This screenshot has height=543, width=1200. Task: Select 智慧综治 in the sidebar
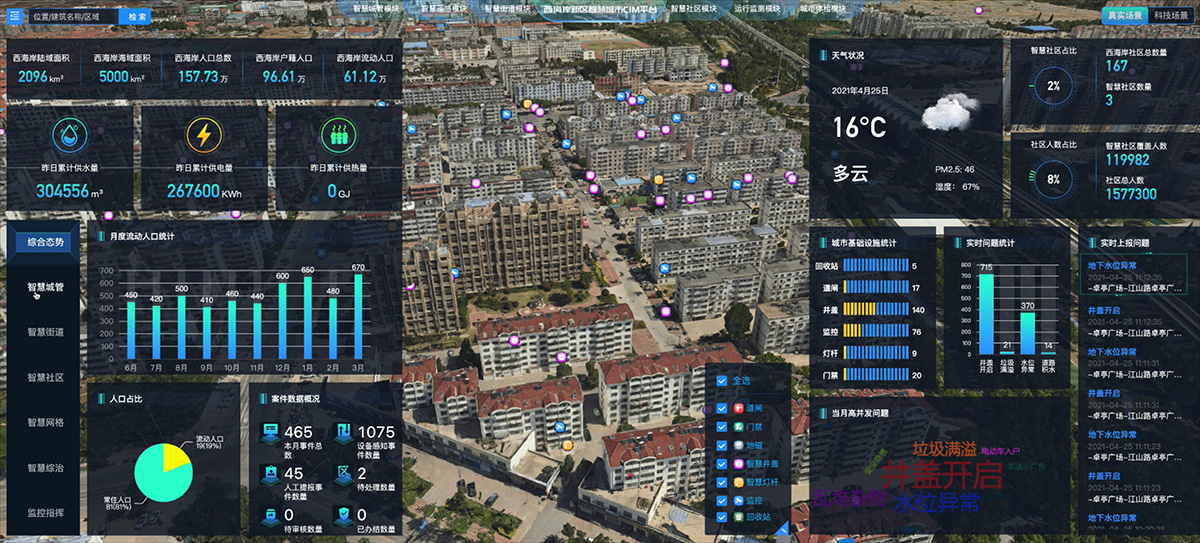click(45, 467)
